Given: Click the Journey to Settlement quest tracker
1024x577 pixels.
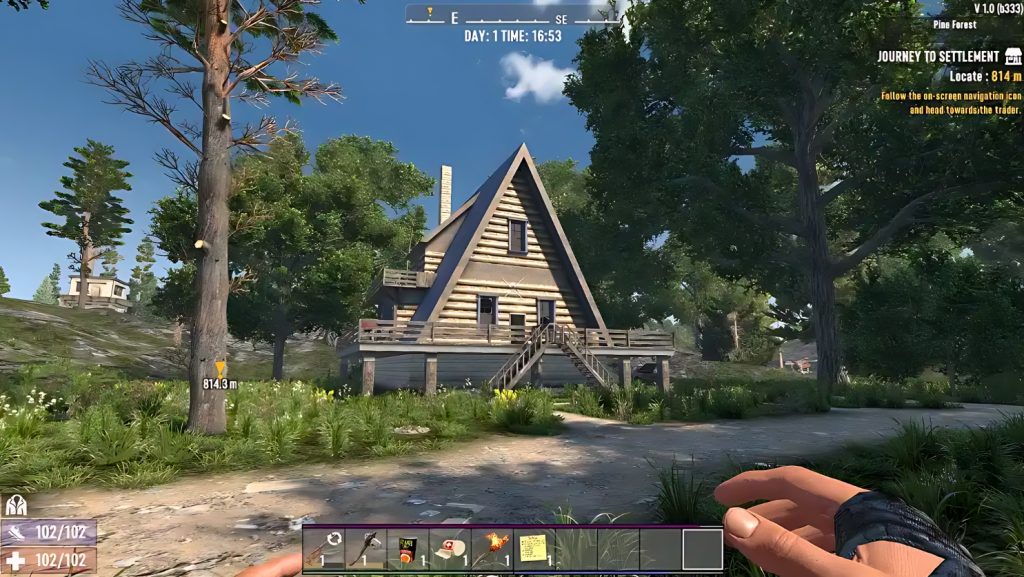Looking at the screenshot, I should (x=939, y=57).
